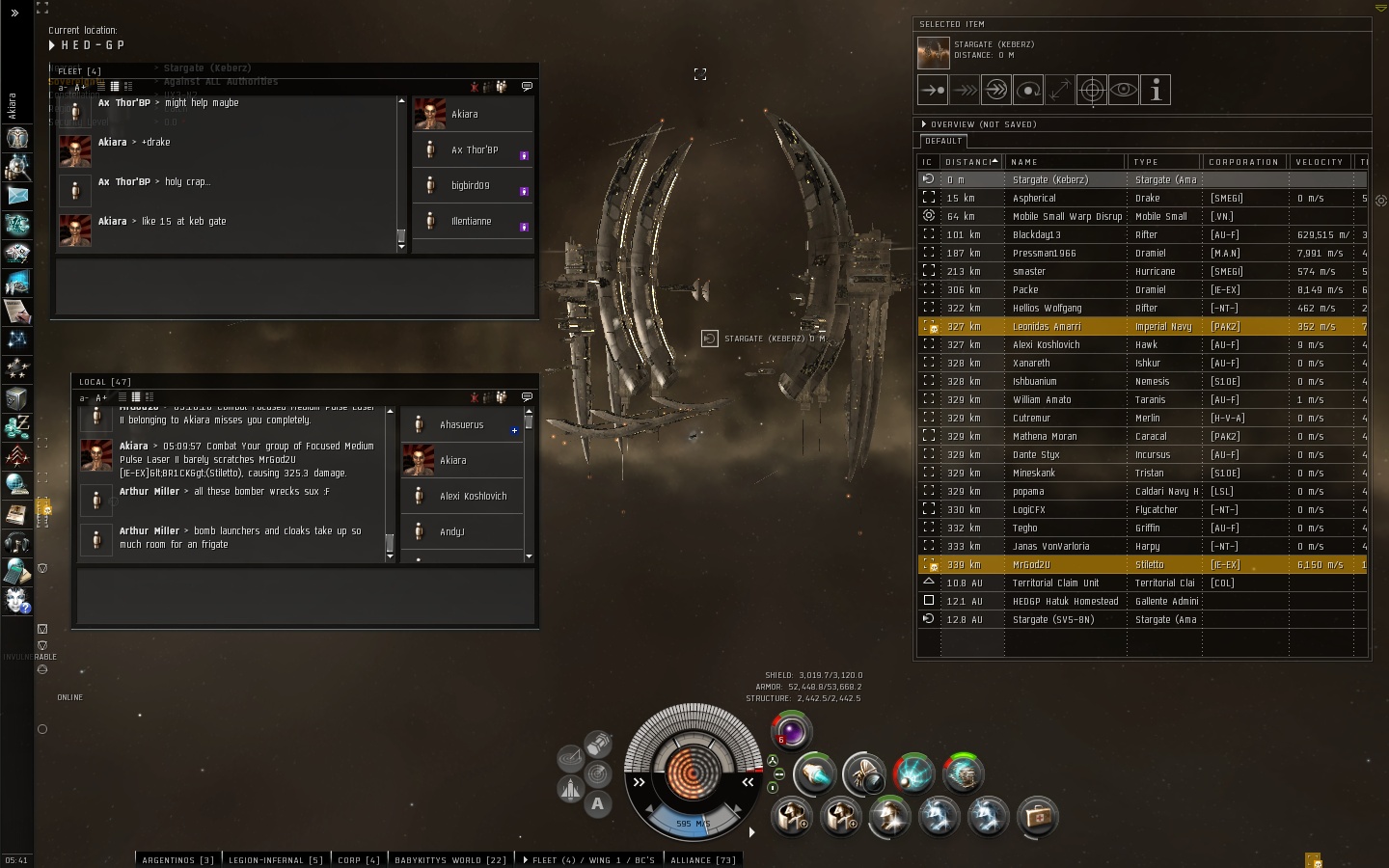Look at the selected item with the eye button
The width and height of the screenshot is (1389, 868).
pos(1124,90)
